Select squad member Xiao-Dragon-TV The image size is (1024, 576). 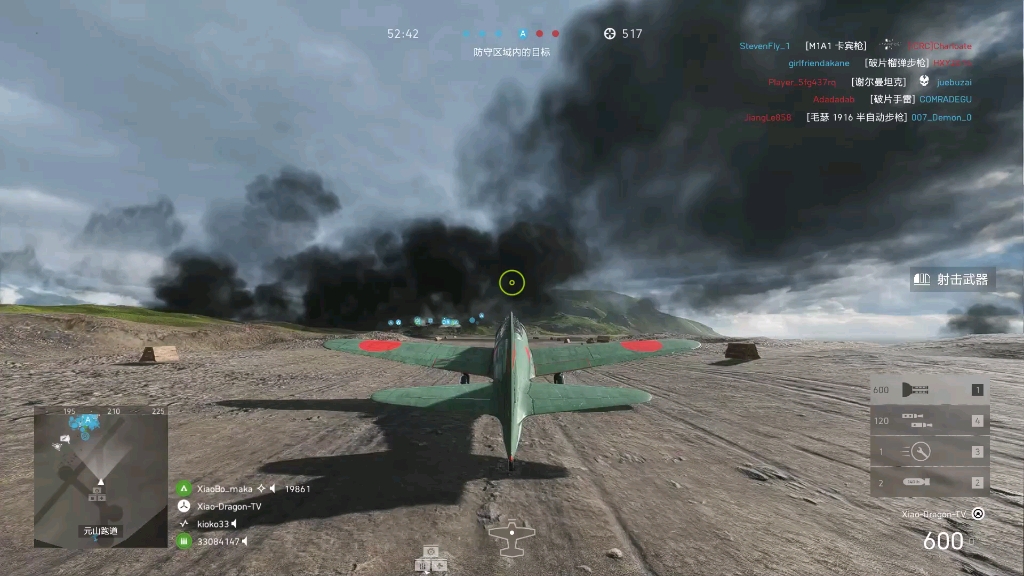[229, 507]
